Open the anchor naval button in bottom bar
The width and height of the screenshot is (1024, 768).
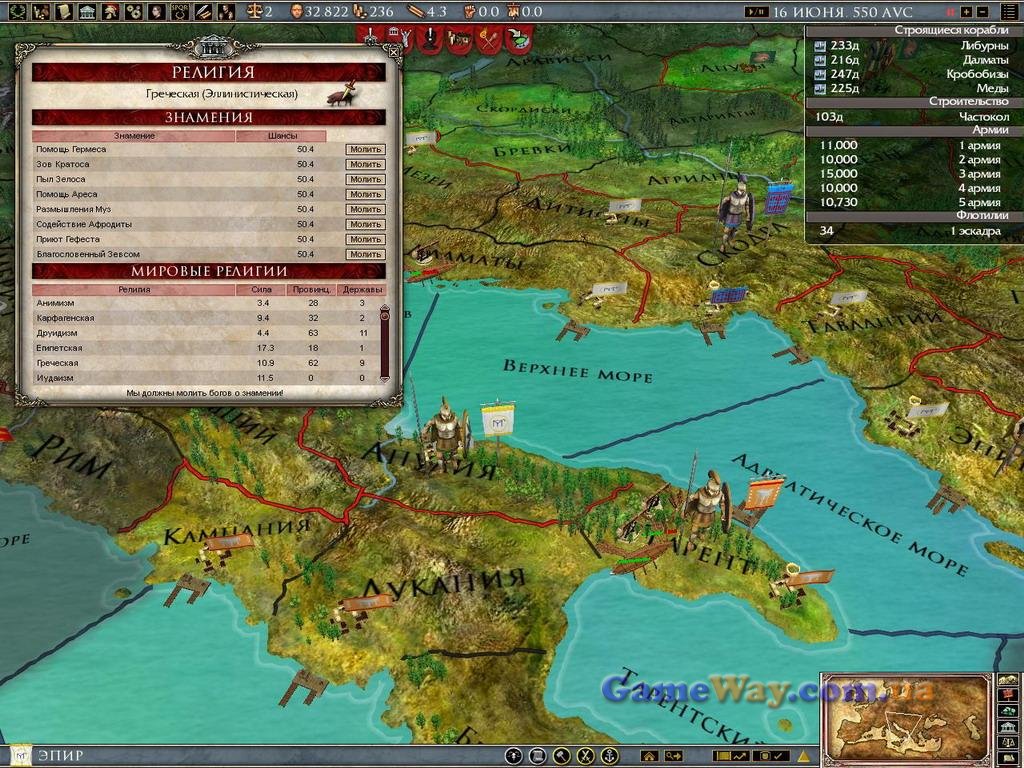coord(609,756)
